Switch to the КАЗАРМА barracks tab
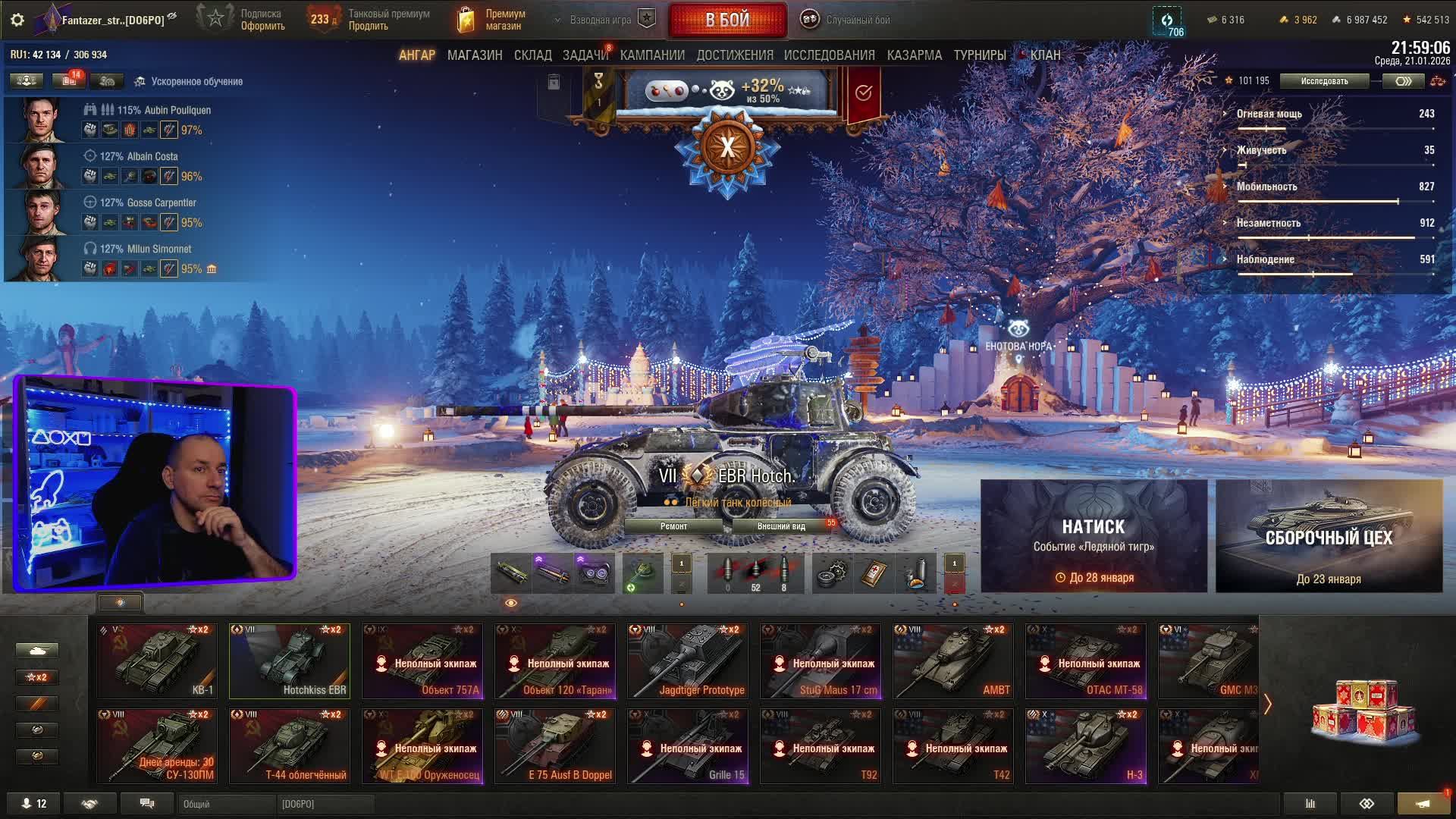The width and height of the screenshot is (1456, 819). pyautogui.click(x=914, y=55)
